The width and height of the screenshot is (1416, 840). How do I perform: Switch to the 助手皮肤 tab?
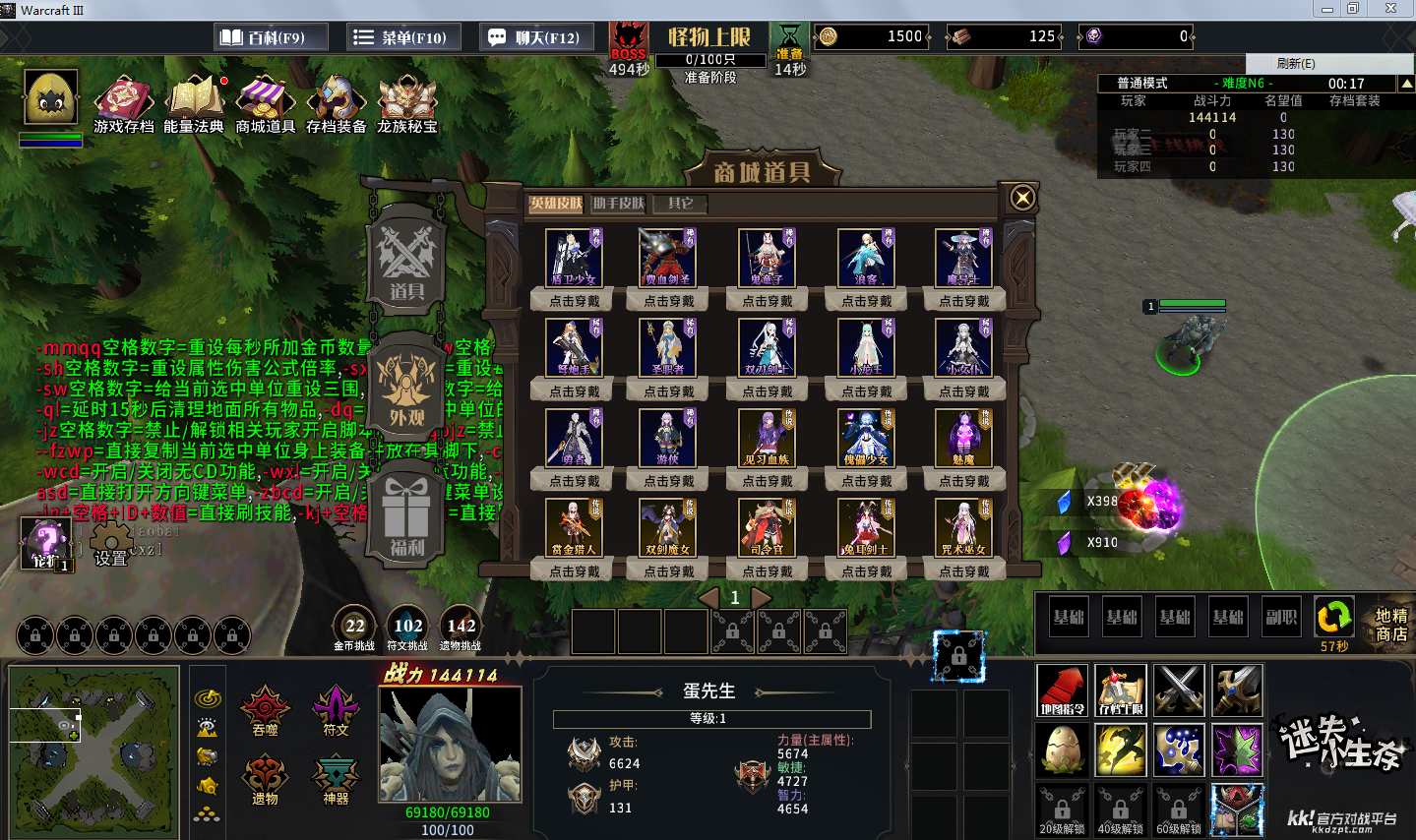pyautogui.click(x=618, y=204)
